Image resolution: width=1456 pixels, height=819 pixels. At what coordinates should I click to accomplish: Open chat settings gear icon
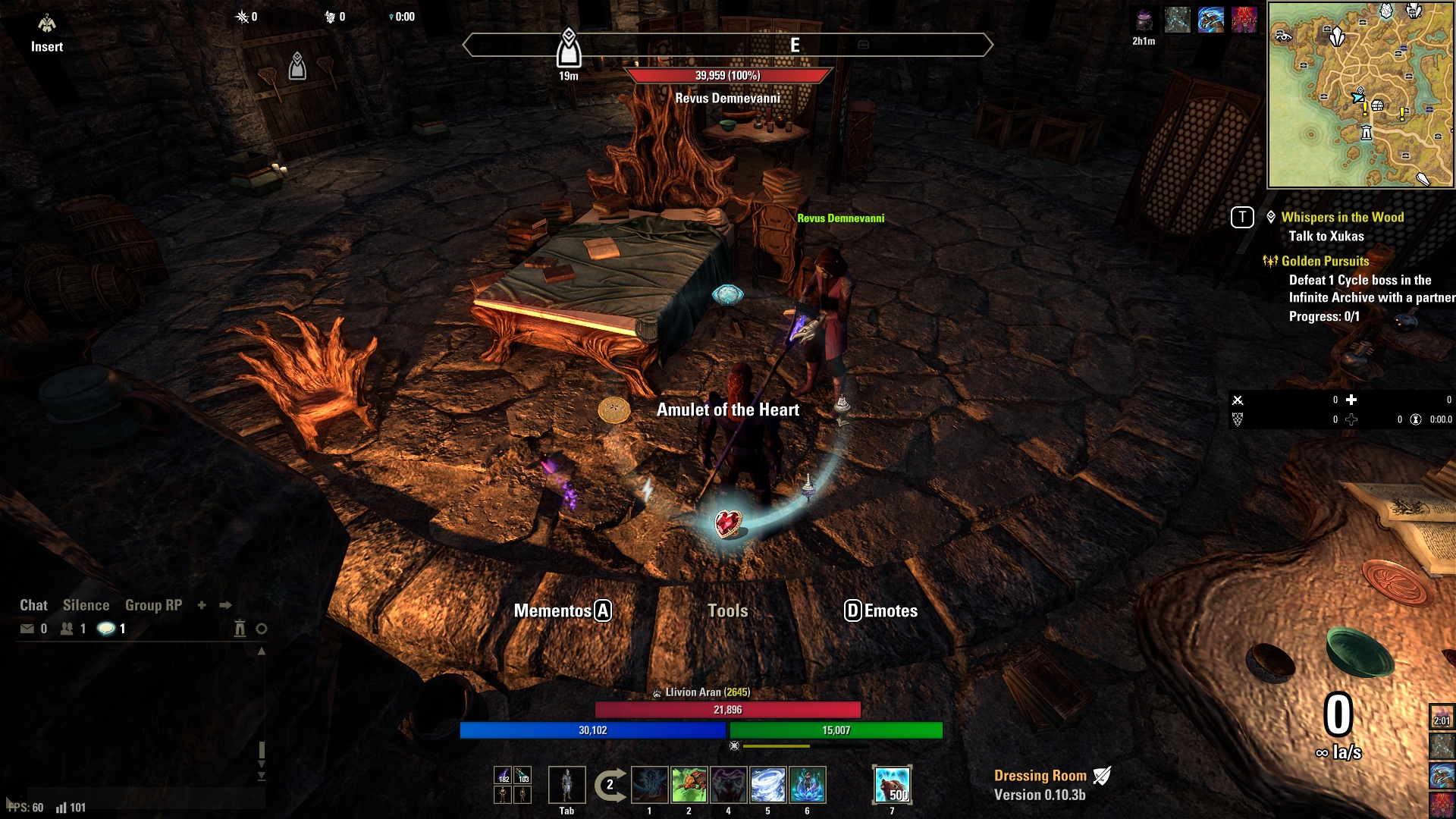(x=262, y=629)
